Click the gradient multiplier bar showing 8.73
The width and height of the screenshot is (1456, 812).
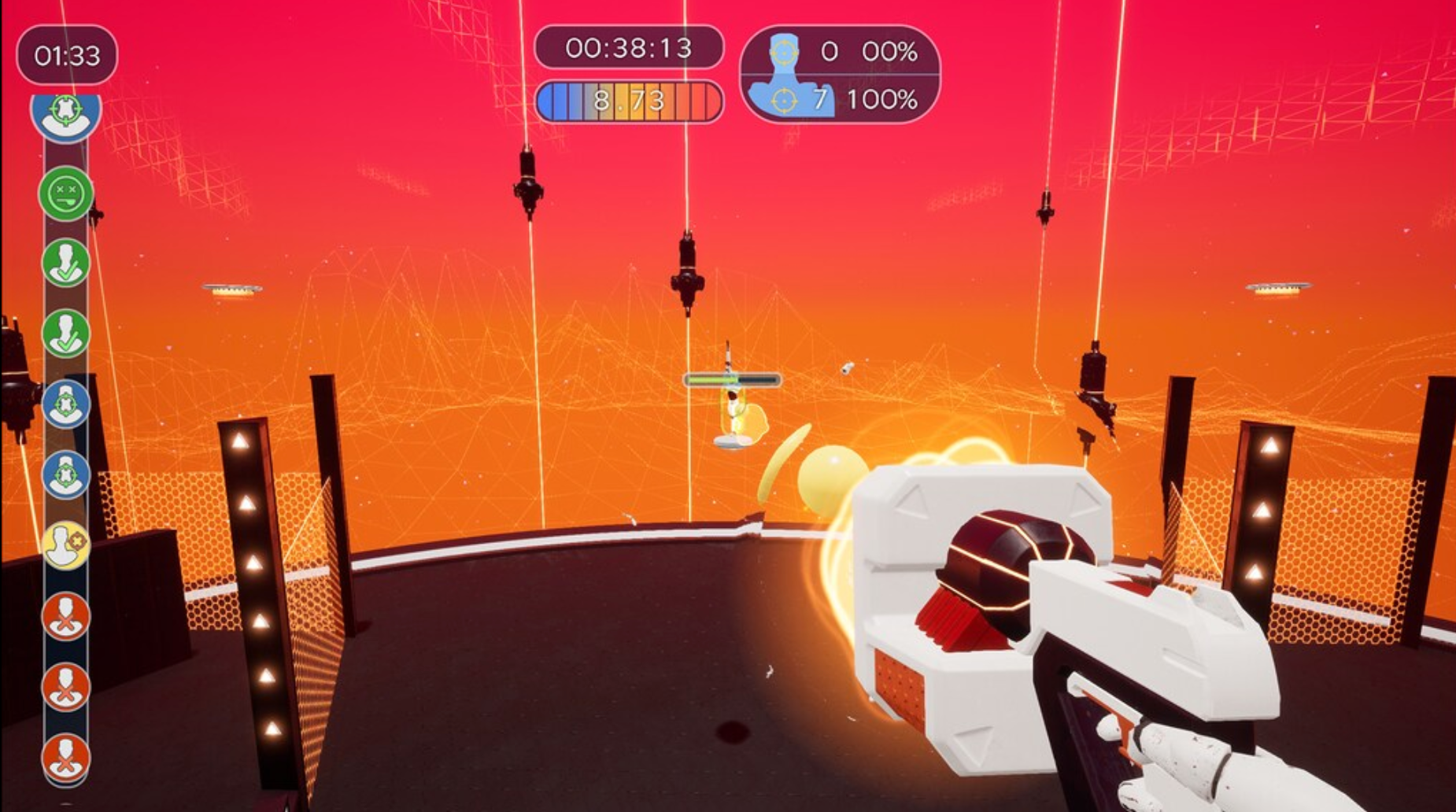[630, 100]
